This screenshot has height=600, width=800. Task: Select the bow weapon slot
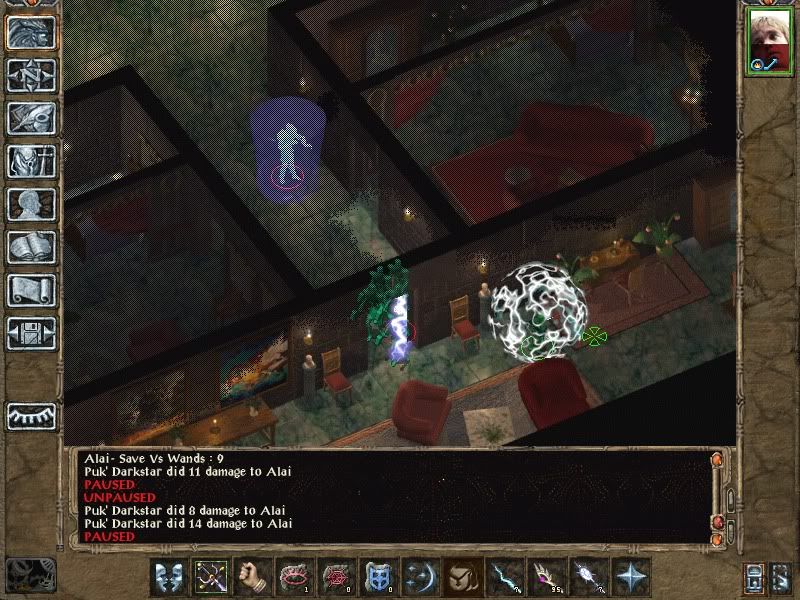[212, 576]
